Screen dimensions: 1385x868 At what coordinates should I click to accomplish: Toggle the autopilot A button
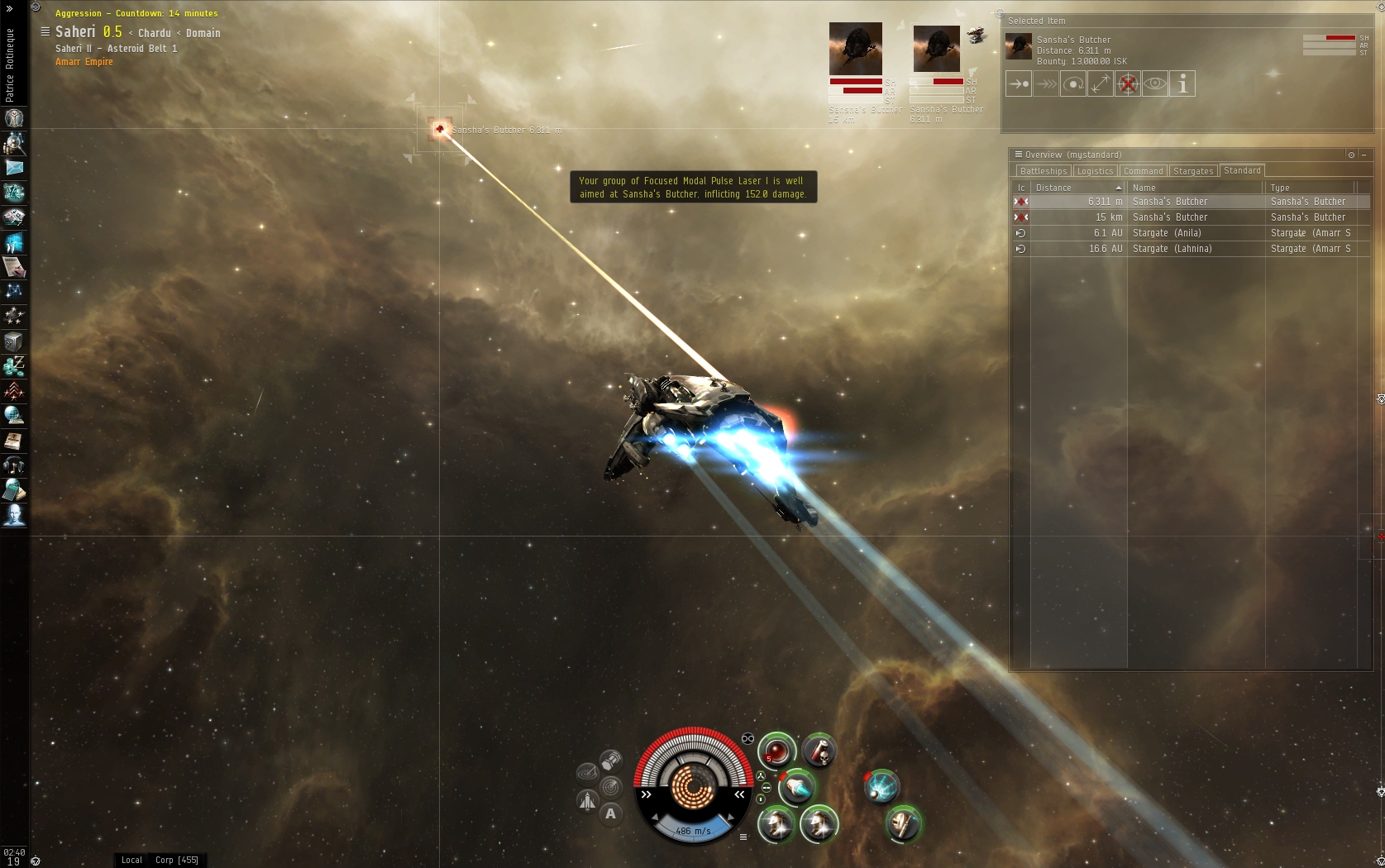point(611,813)
